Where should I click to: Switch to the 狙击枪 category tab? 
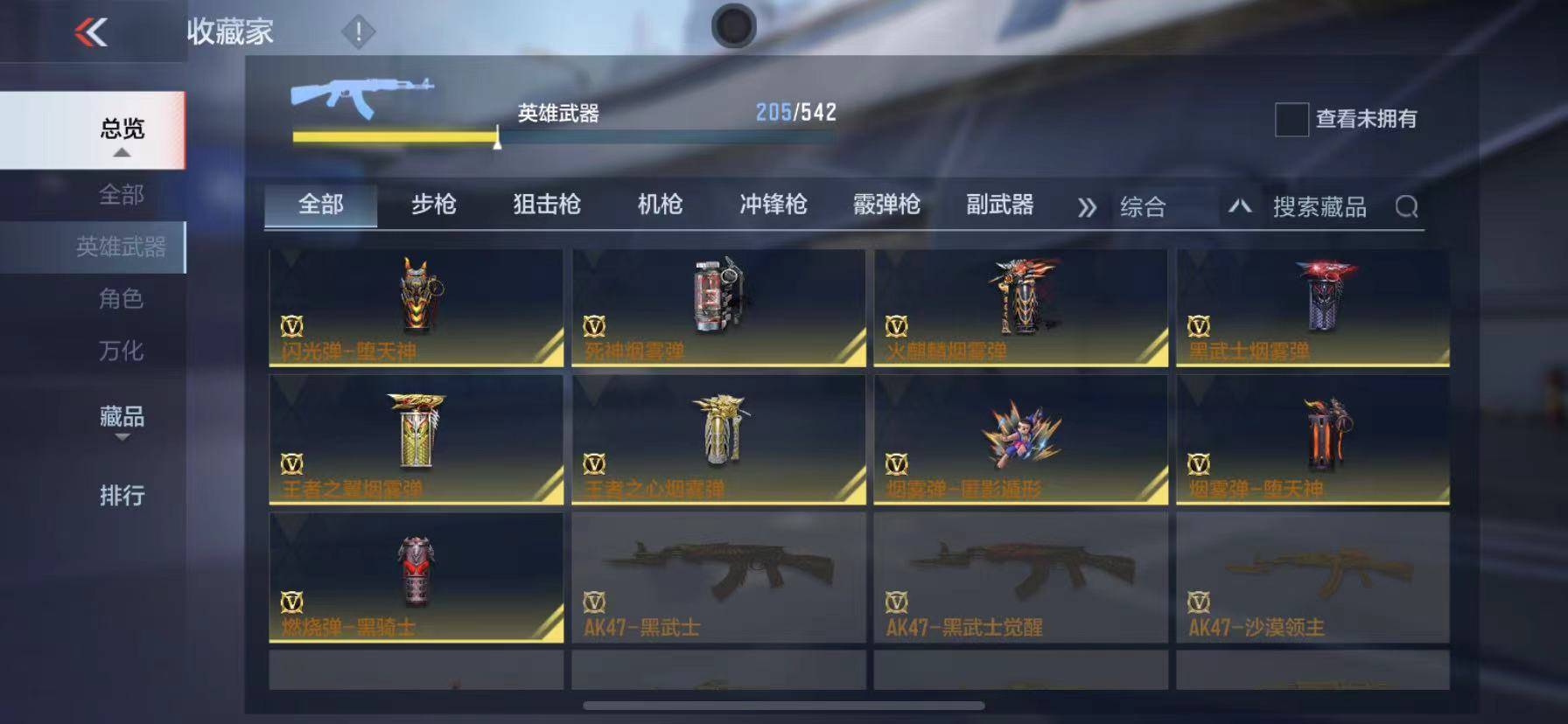(x=547, y=205)
